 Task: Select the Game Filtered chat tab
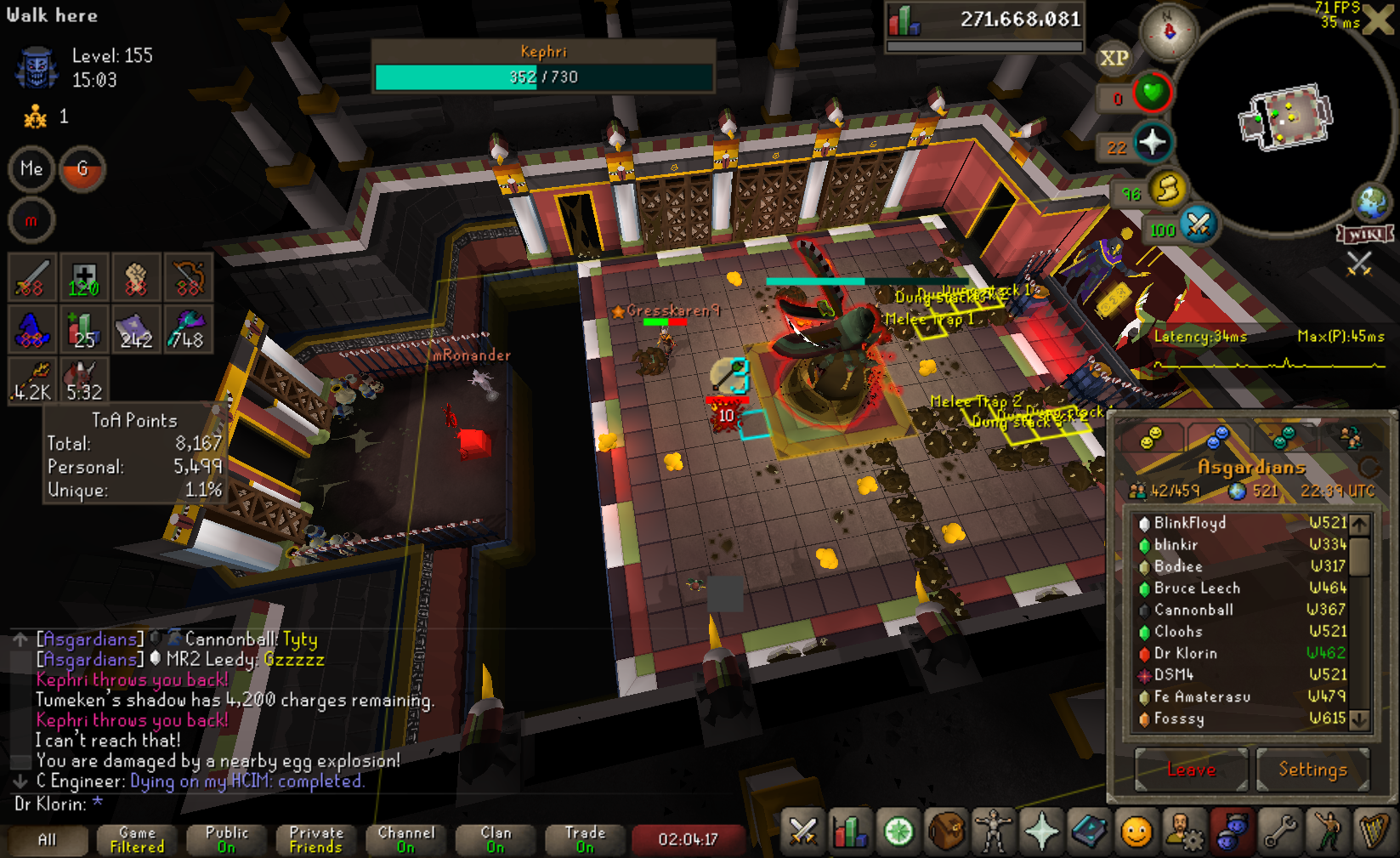tap(137, 839)
